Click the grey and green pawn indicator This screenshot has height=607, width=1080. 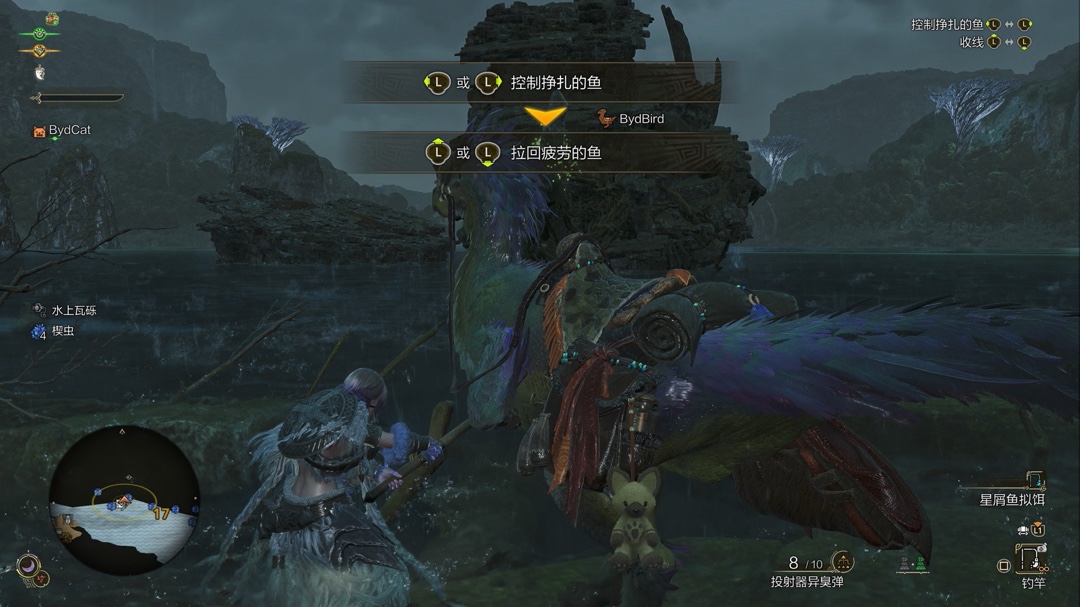913,564
